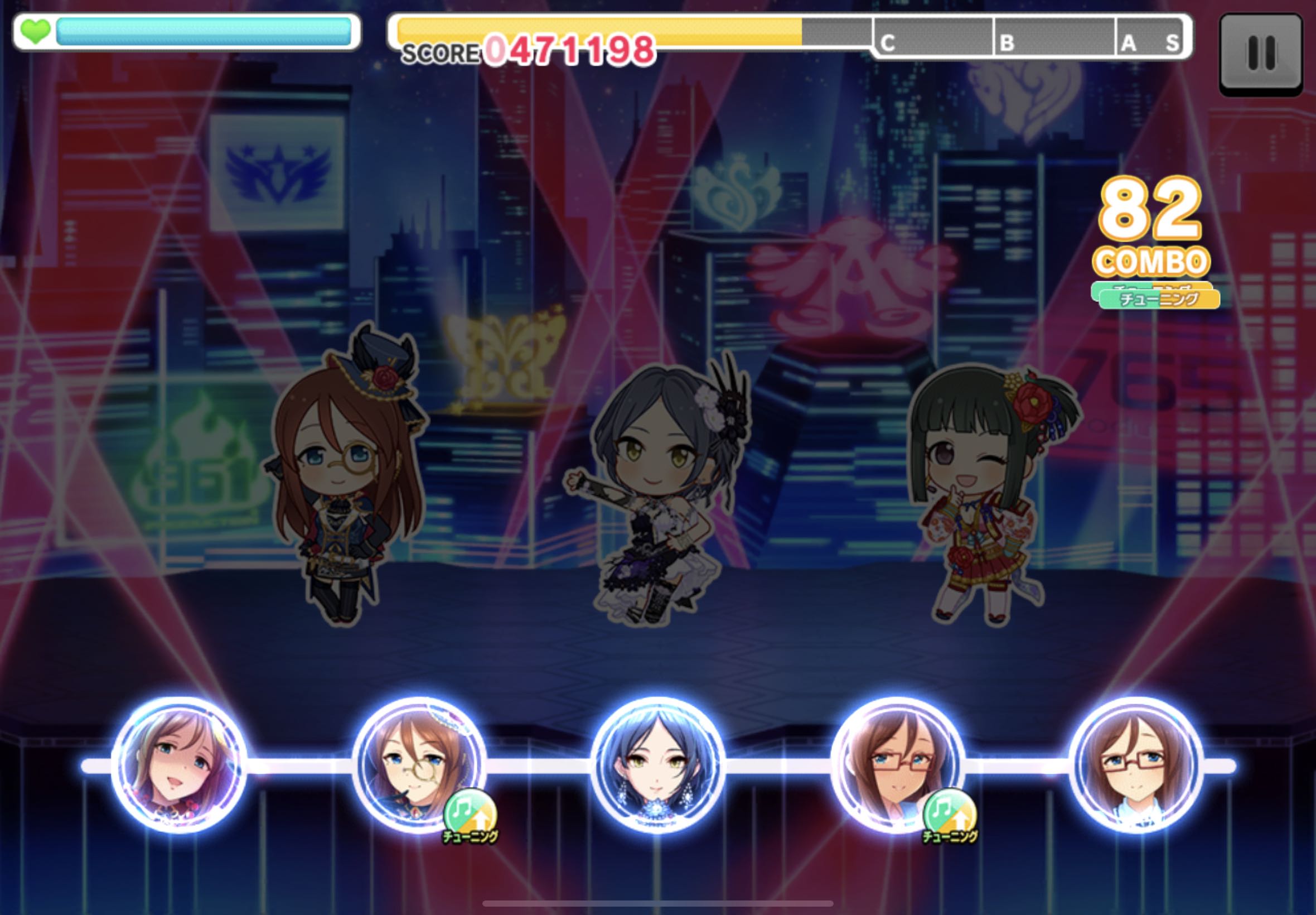Tap the monocle idol's note circle
The height and width of the screenshot is (915, 1316).
[x=419, y=765]
